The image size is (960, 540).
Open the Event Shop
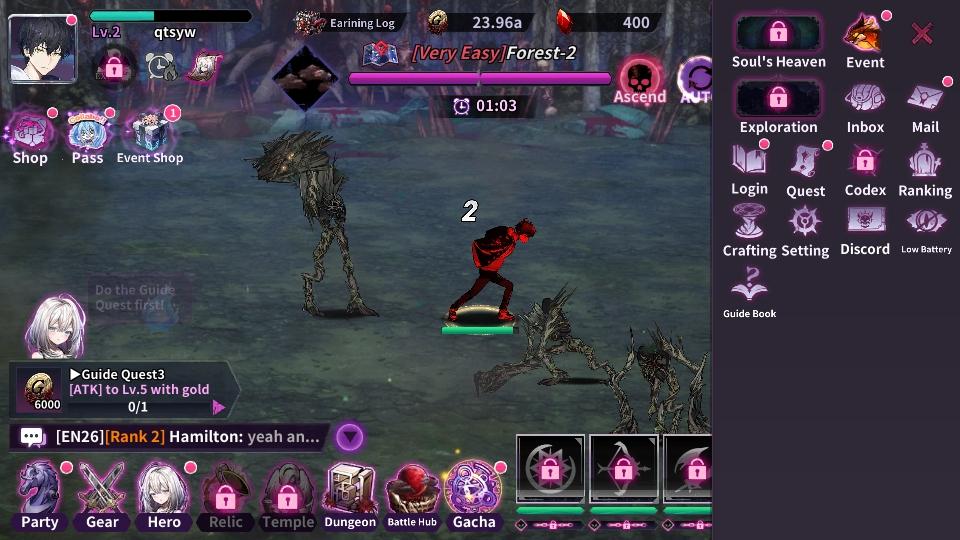pos(150,138)
